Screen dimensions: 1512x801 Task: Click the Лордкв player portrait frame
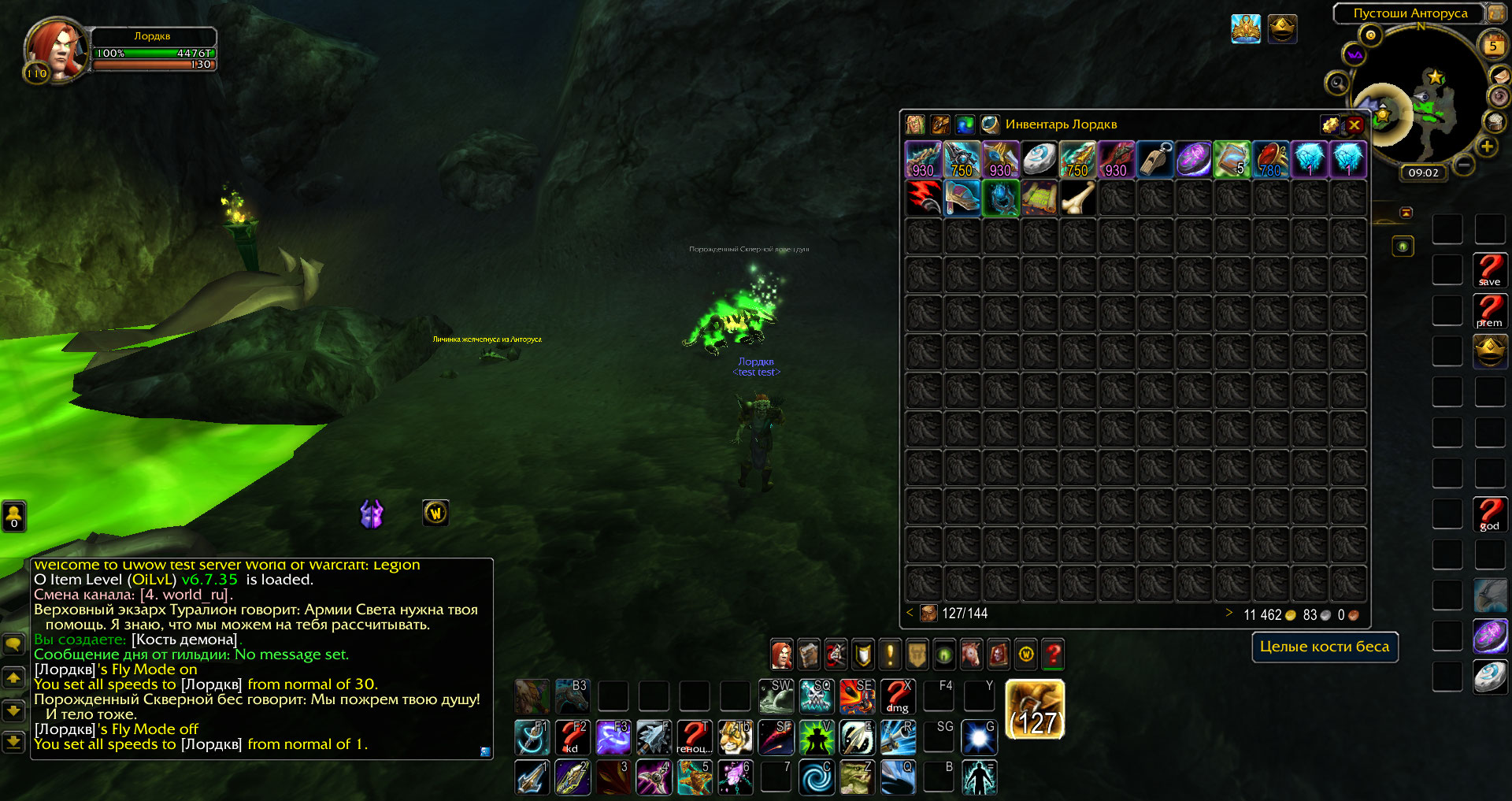[55, 49]
